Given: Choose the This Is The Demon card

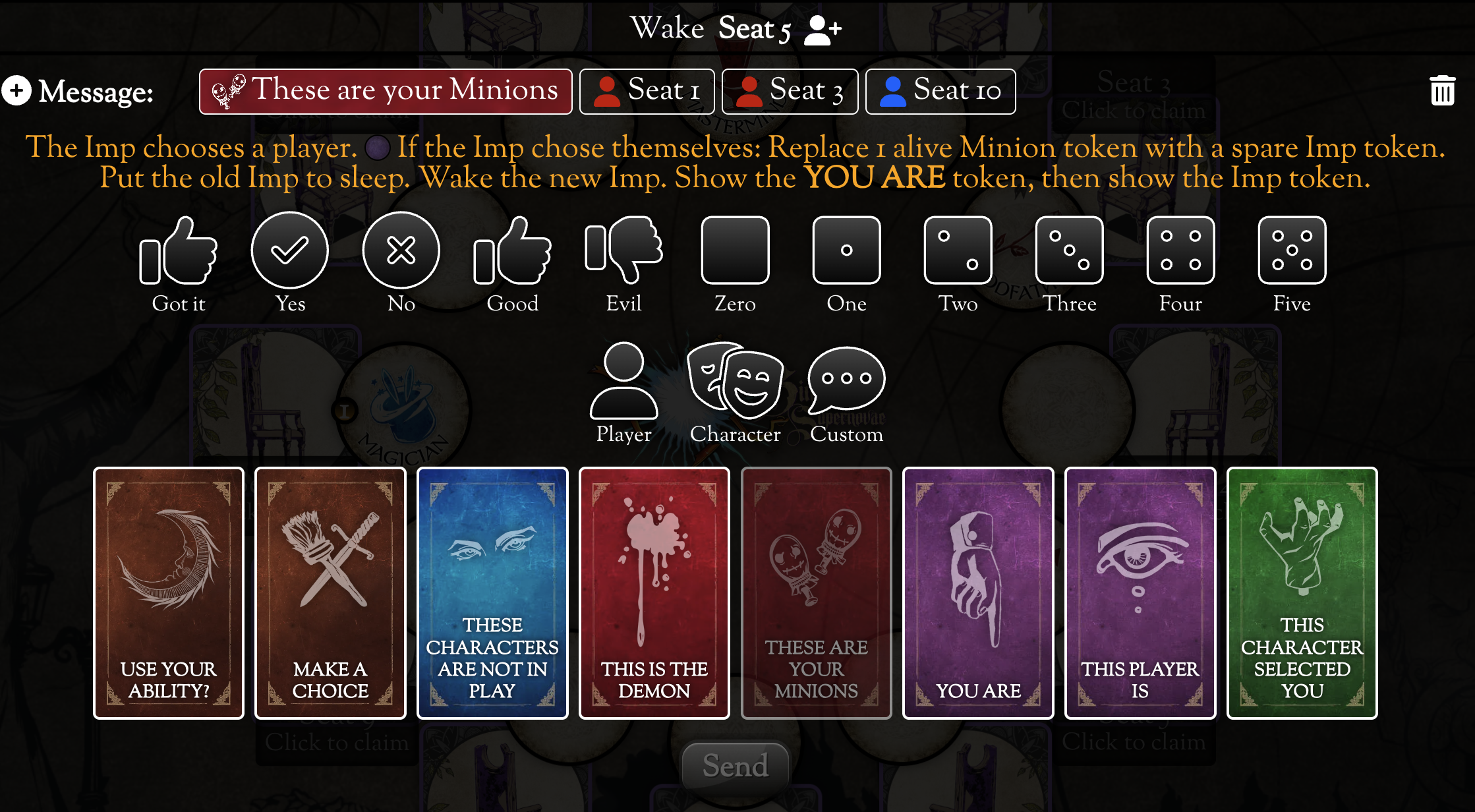Looking at the screenshot, I should pos(654,593).
